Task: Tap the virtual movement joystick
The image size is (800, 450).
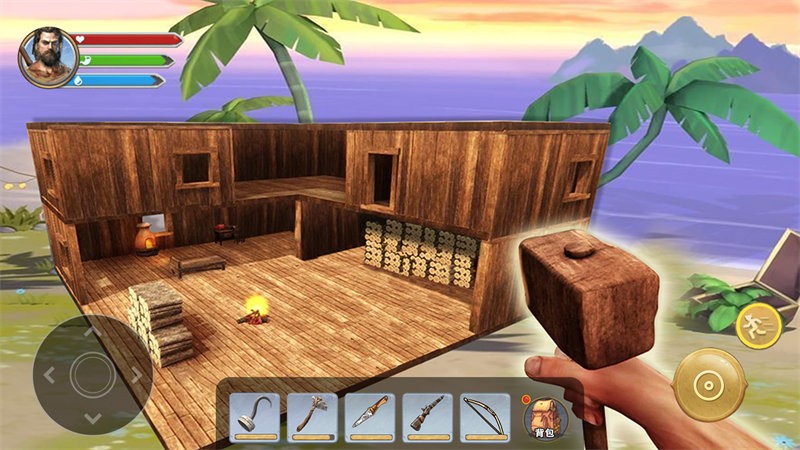Action: click(92, 374)
